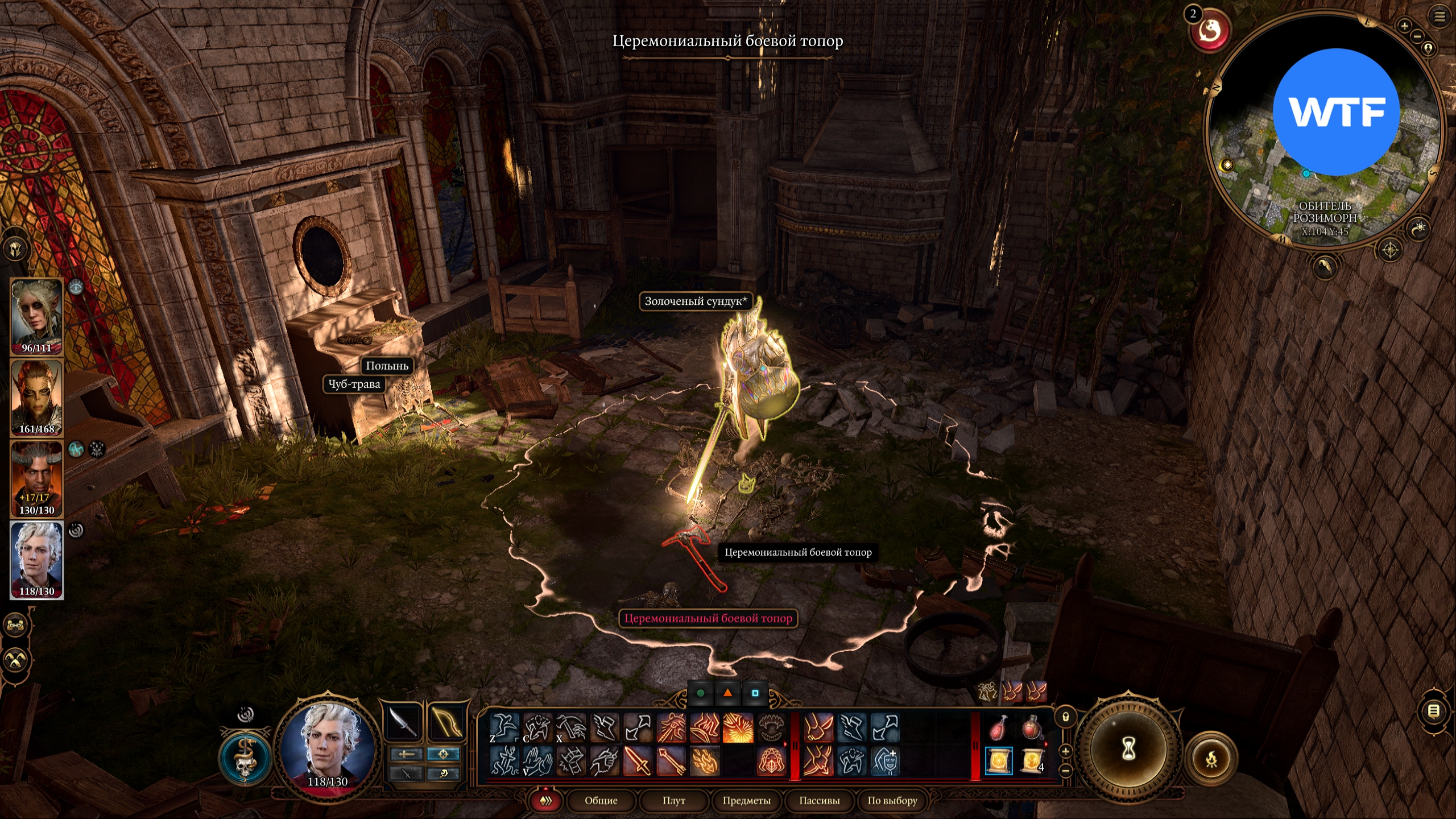The width and height of the screenshot is (1456, 819).
Task: Activate the fanged bite ability icon
Action: (772, 728)
